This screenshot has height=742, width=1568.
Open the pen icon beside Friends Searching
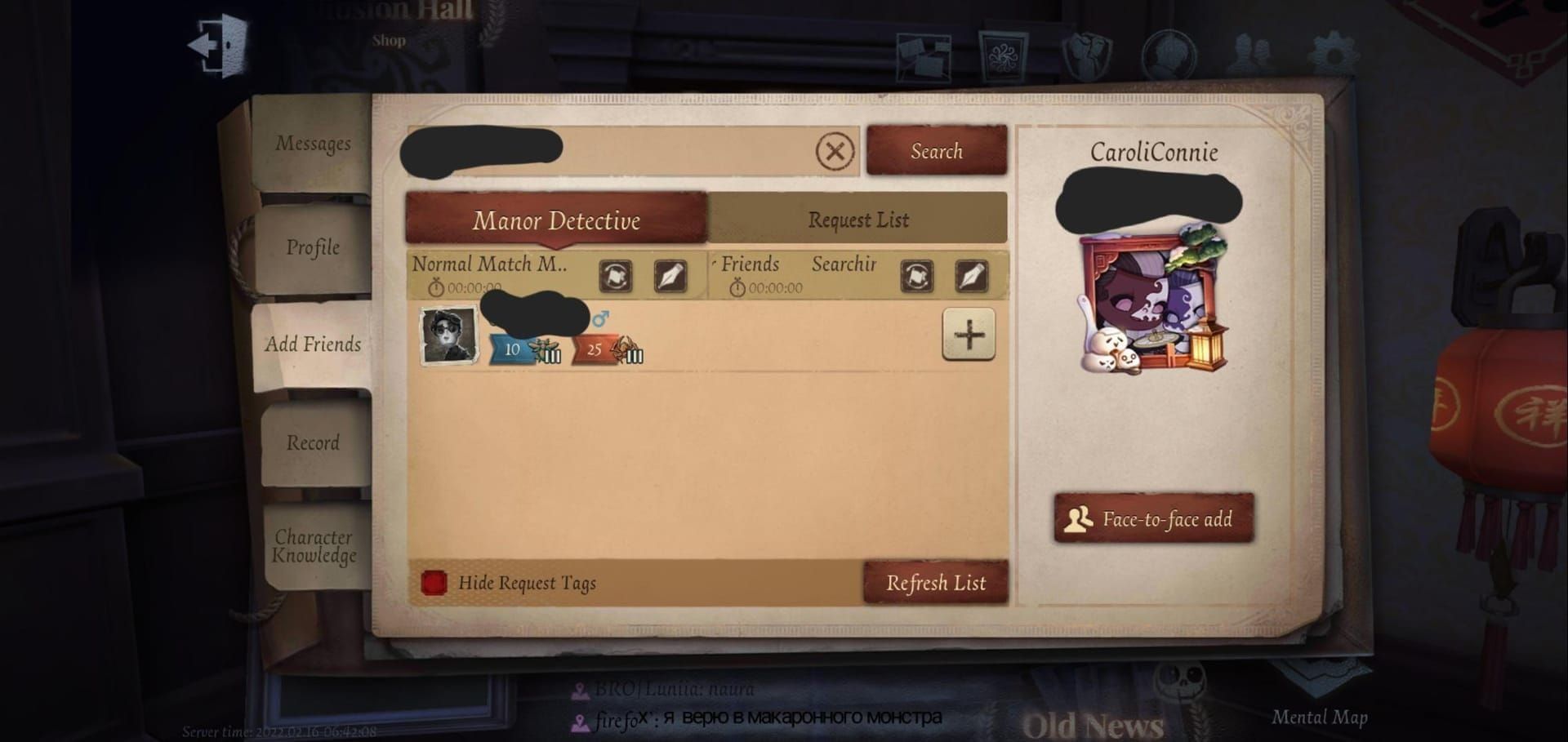pyautogui.click(x=973, y=276)
